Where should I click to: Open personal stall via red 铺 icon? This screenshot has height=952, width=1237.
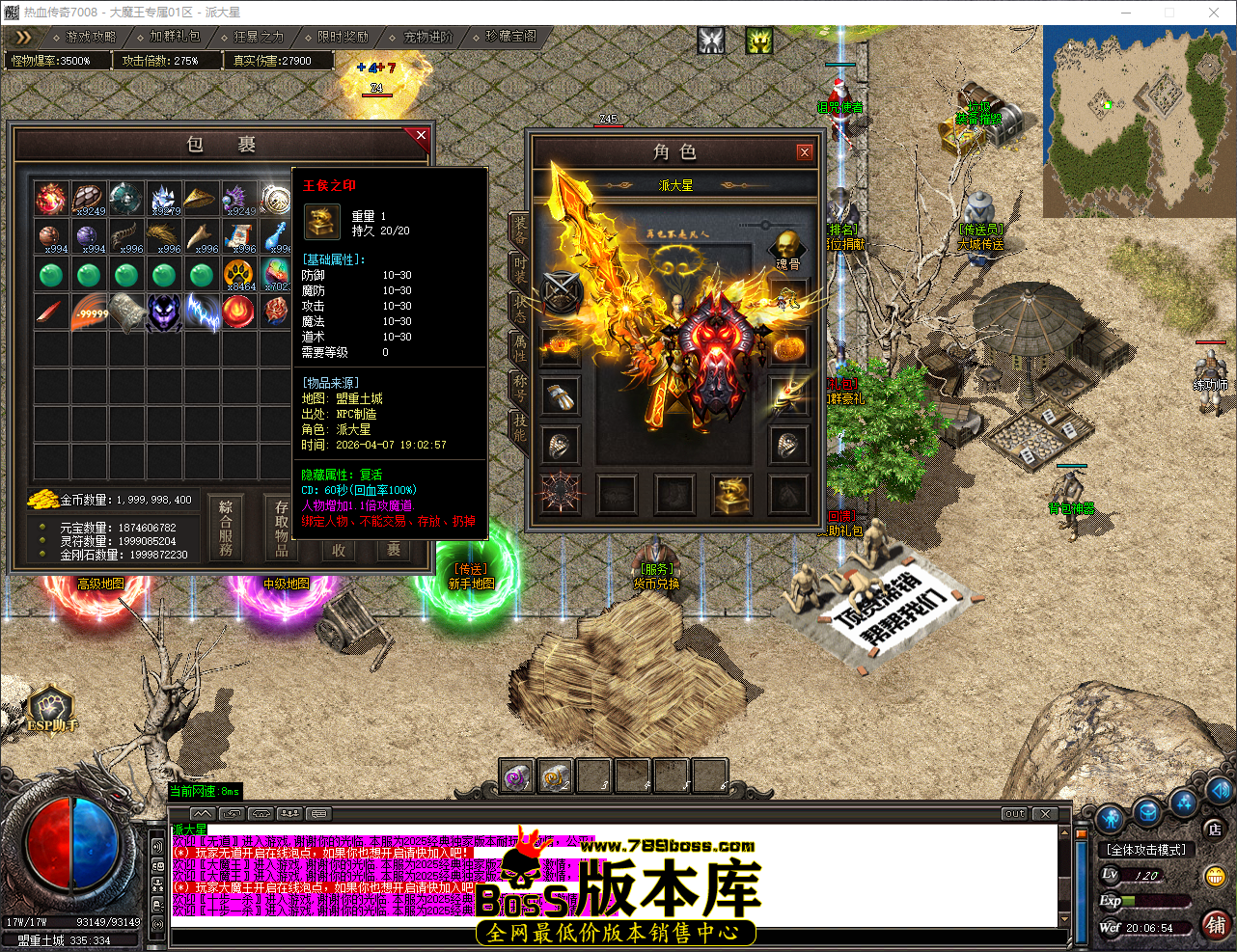(x=1214, y=925)
